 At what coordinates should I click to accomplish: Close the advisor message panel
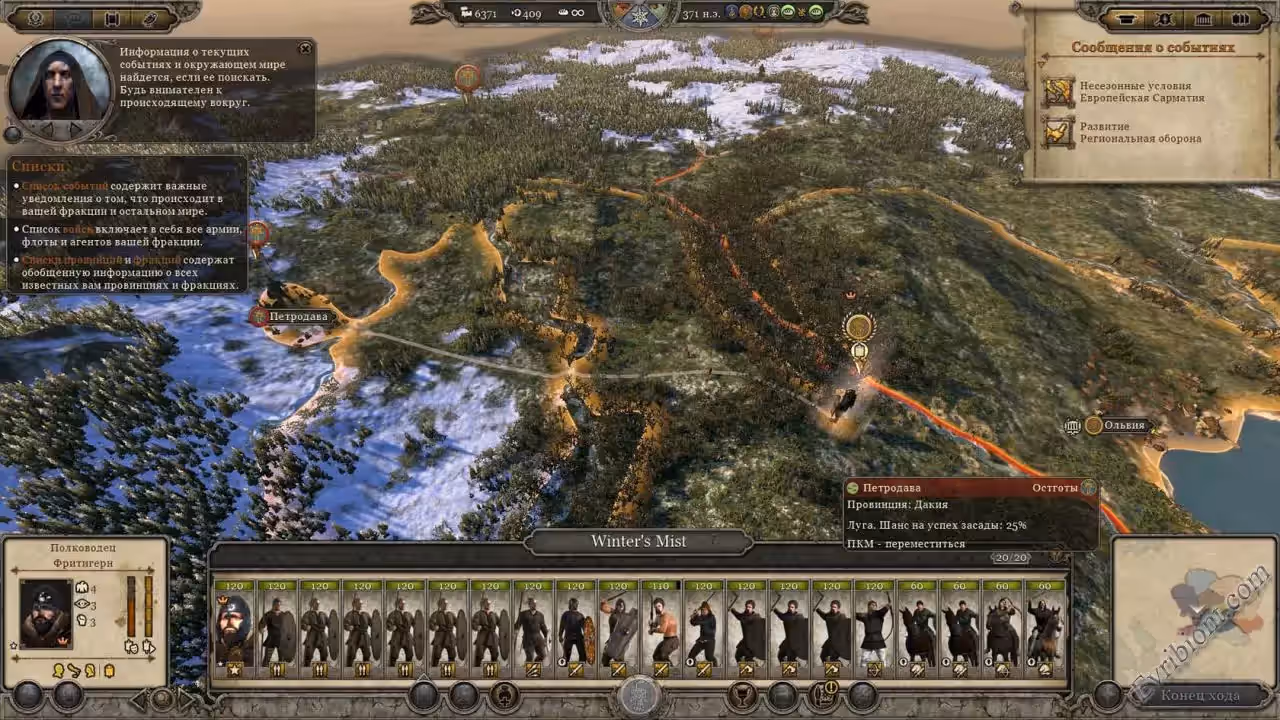click(305, 48)
